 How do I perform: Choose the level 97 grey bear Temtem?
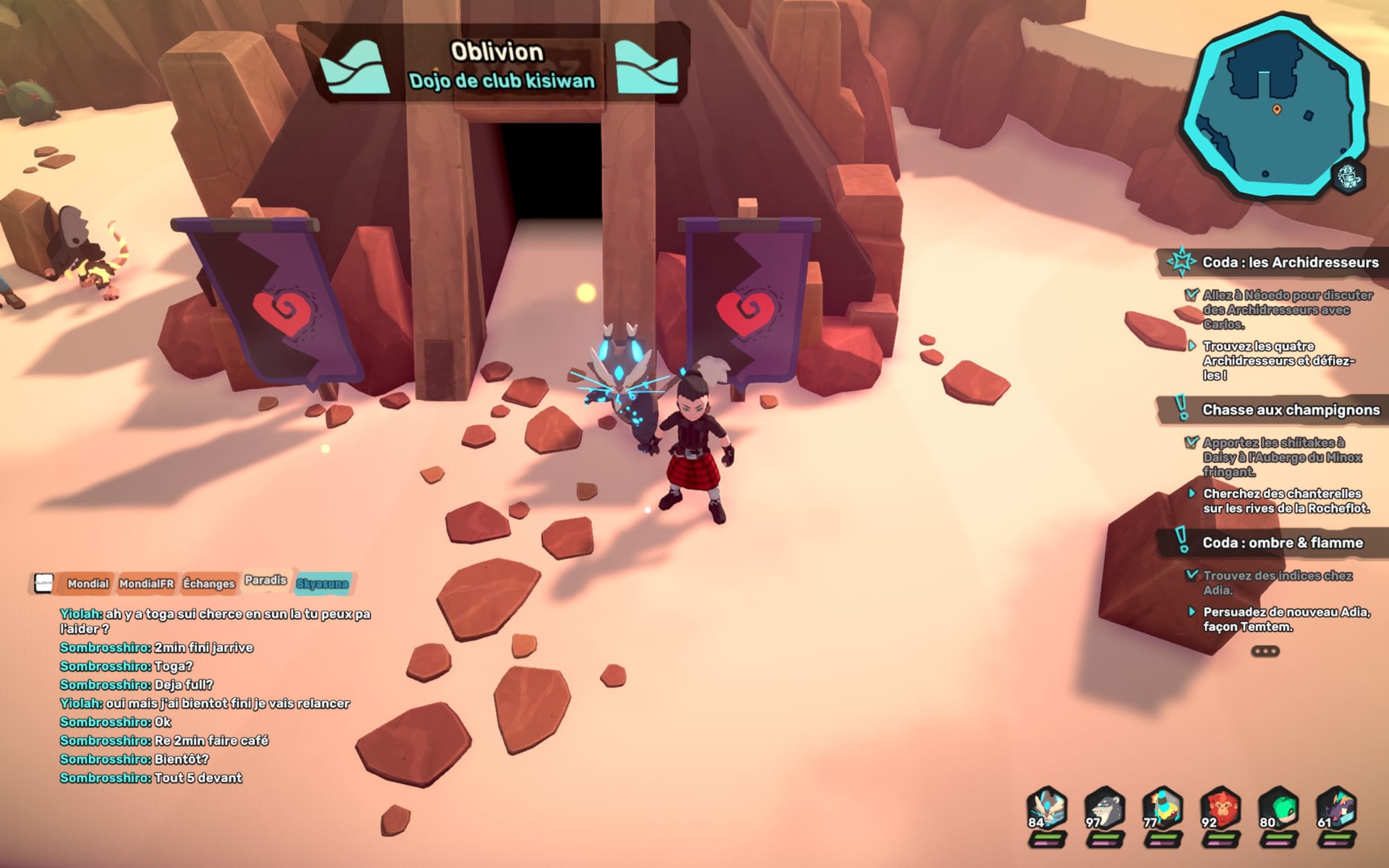tap(1104, 810)
